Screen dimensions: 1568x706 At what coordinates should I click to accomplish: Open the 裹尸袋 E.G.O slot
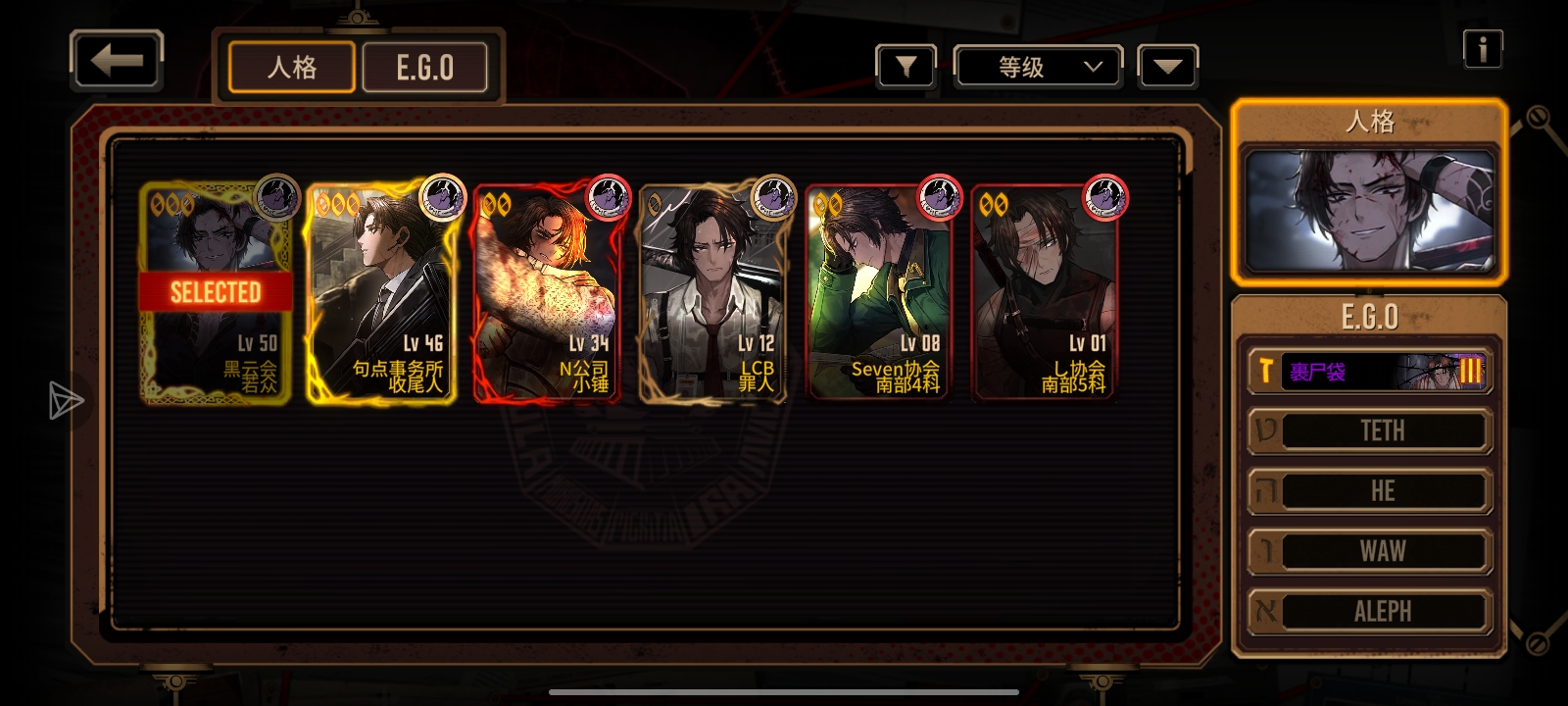pyautogui.click(x=1369, y=372)
